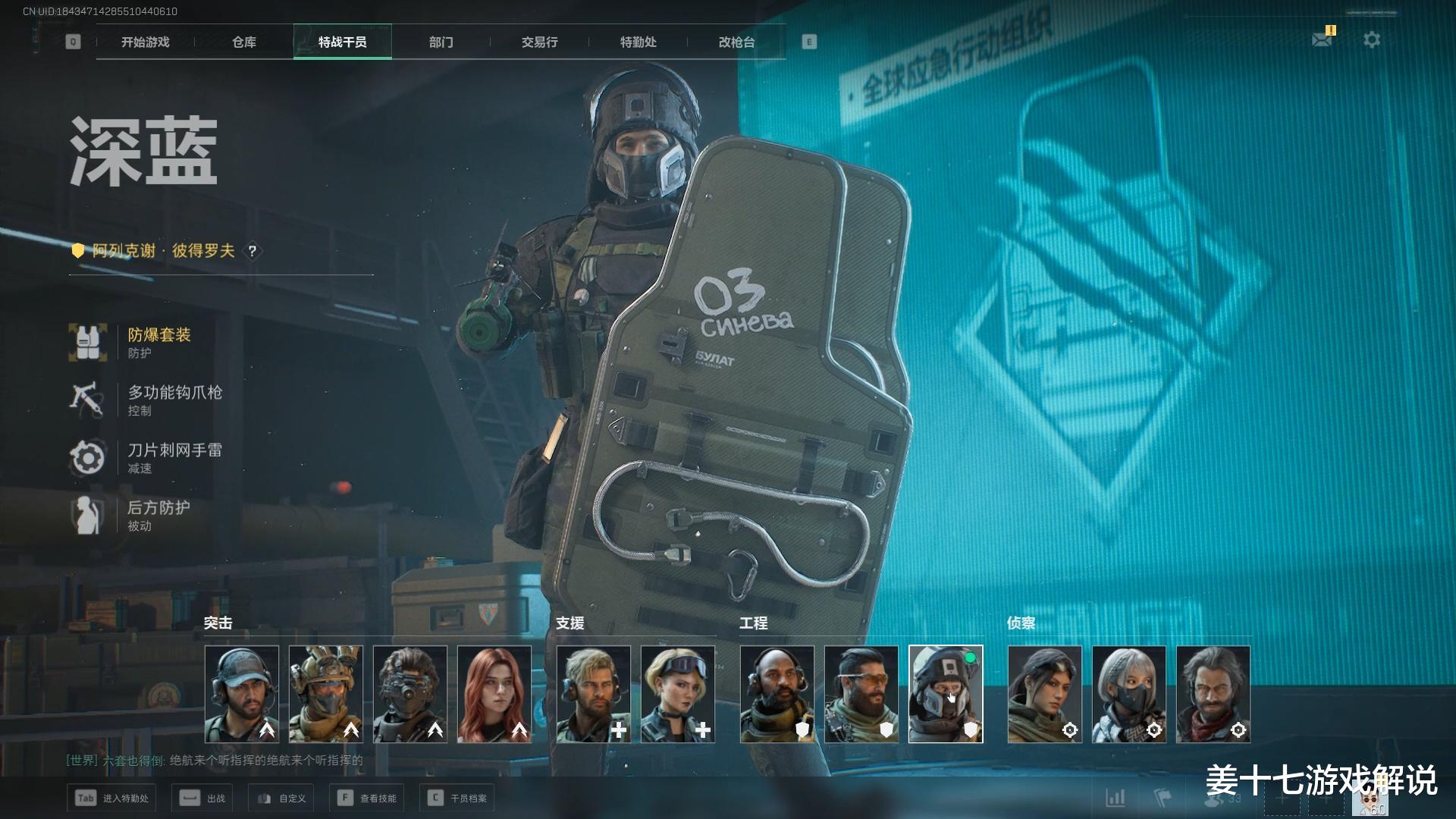Select the bald bearded engineer operator
The image size is (1456, 819).
pyautogui.click(x=777, y=694)
